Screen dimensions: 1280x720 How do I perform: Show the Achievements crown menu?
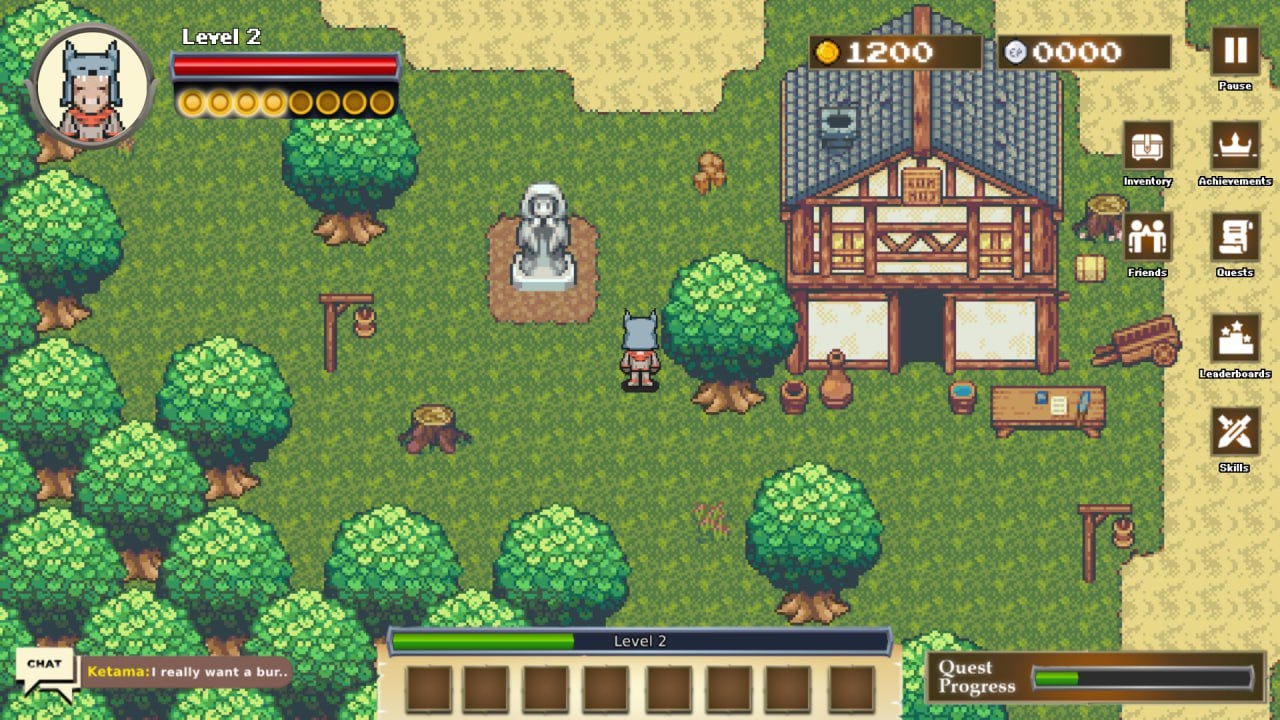(x=1235, y=146)
